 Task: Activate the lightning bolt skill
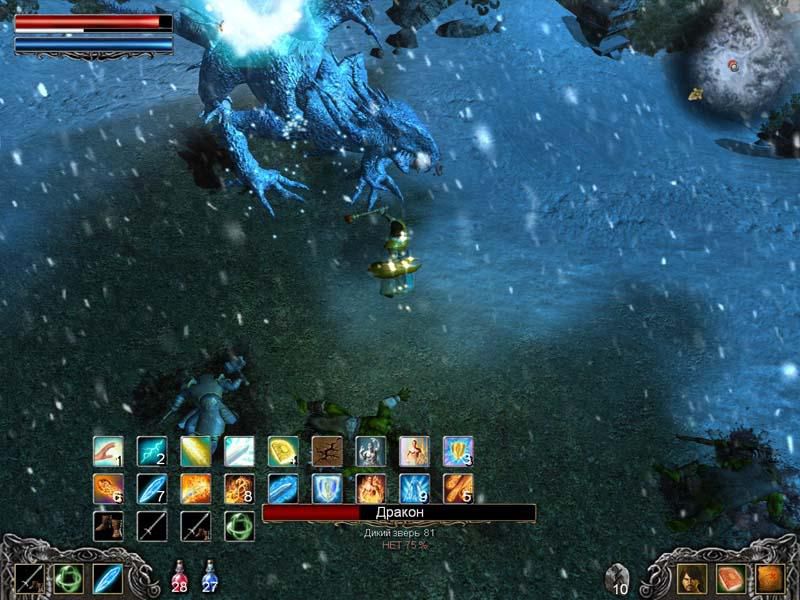tap(151, 451)
